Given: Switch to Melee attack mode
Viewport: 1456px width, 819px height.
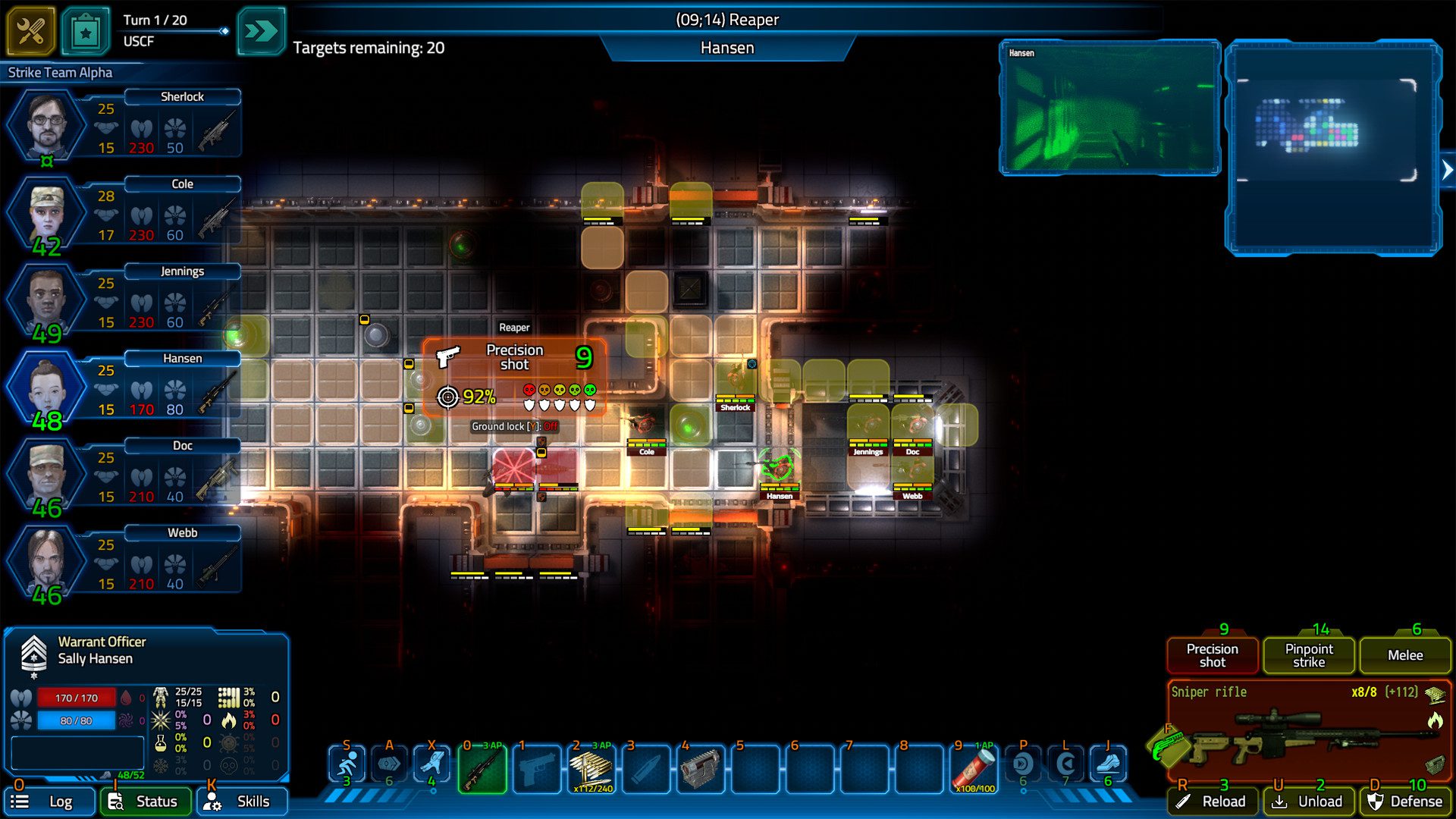Looking at the screenshot, I should [1405, 655].
